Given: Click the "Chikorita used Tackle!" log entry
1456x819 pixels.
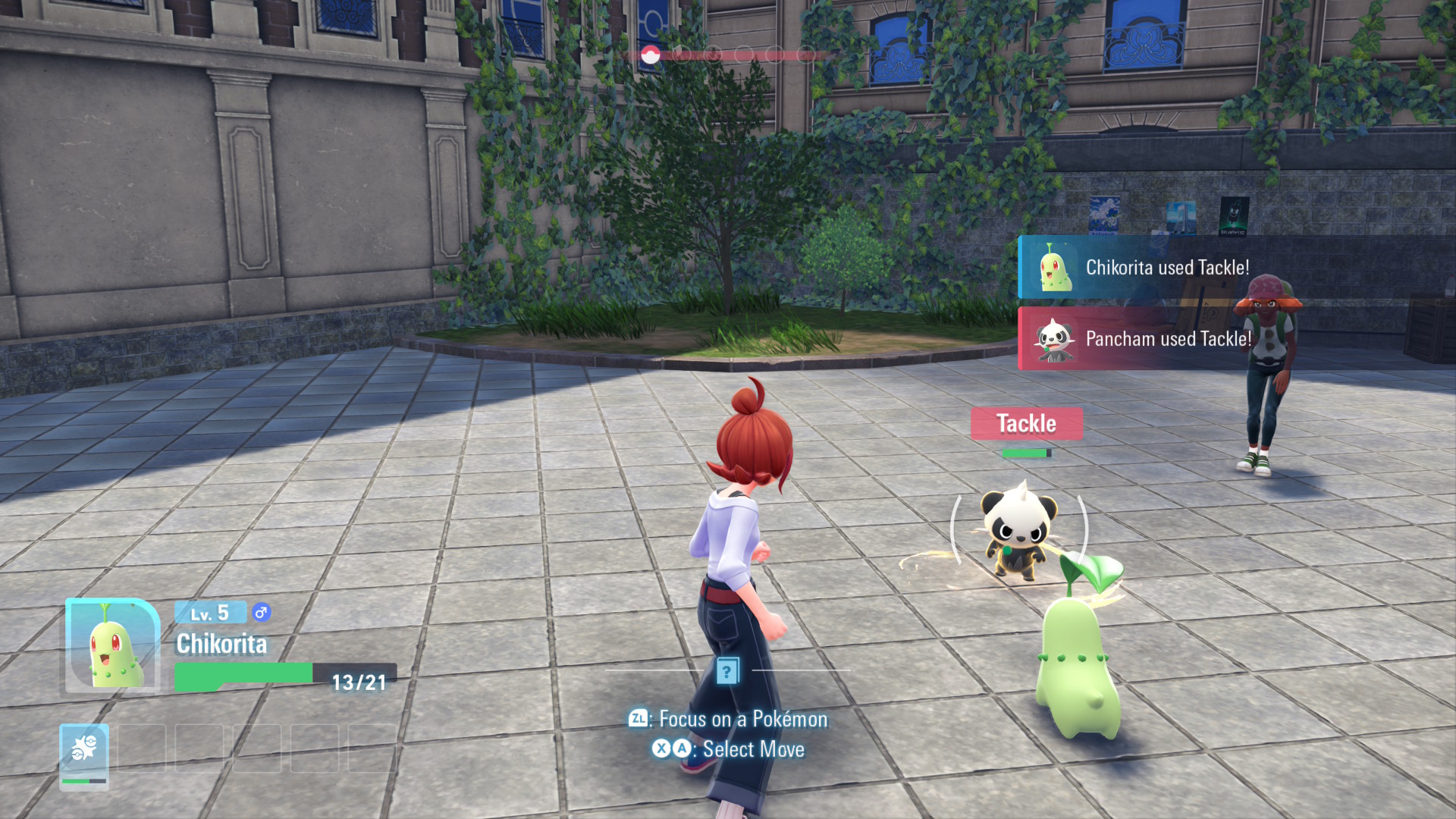Looking at the screenshot, I should [1166, 268].
